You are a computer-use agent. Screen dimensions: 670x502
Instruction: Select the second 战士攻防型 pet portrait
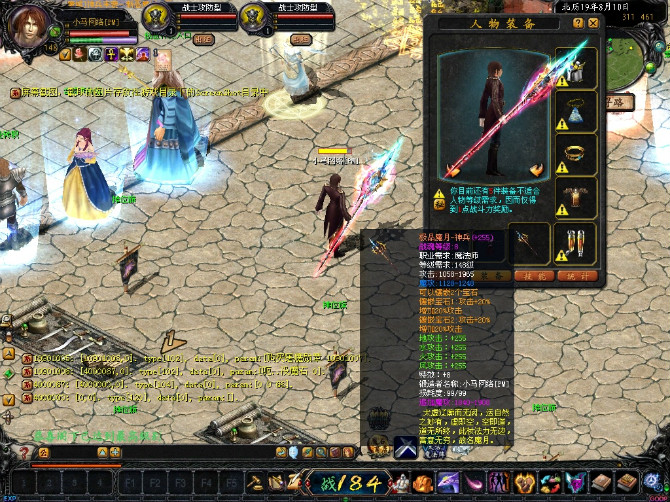(253, 17)
